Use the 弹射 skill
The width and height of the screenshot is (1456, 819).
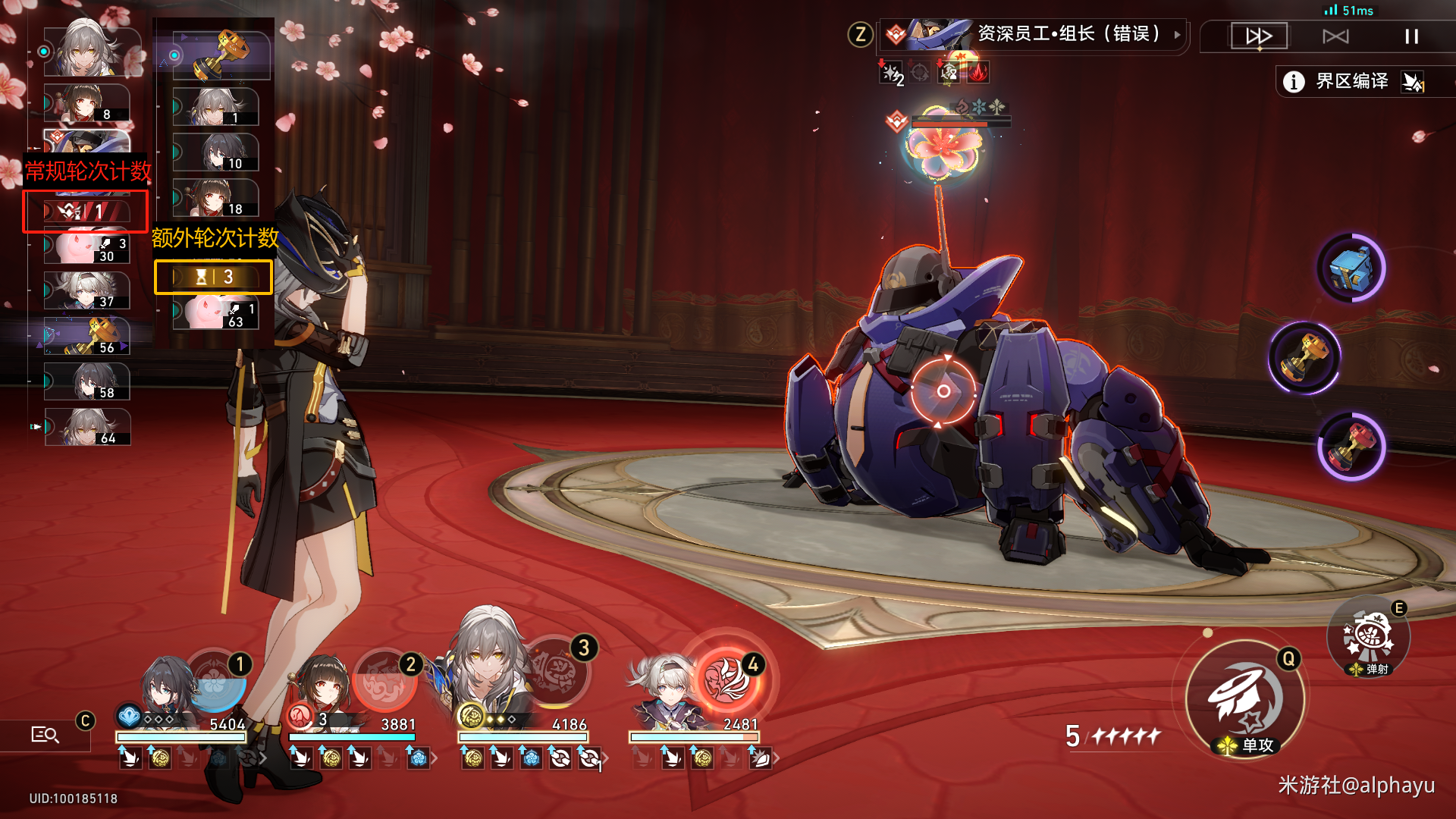[1367, 637]
